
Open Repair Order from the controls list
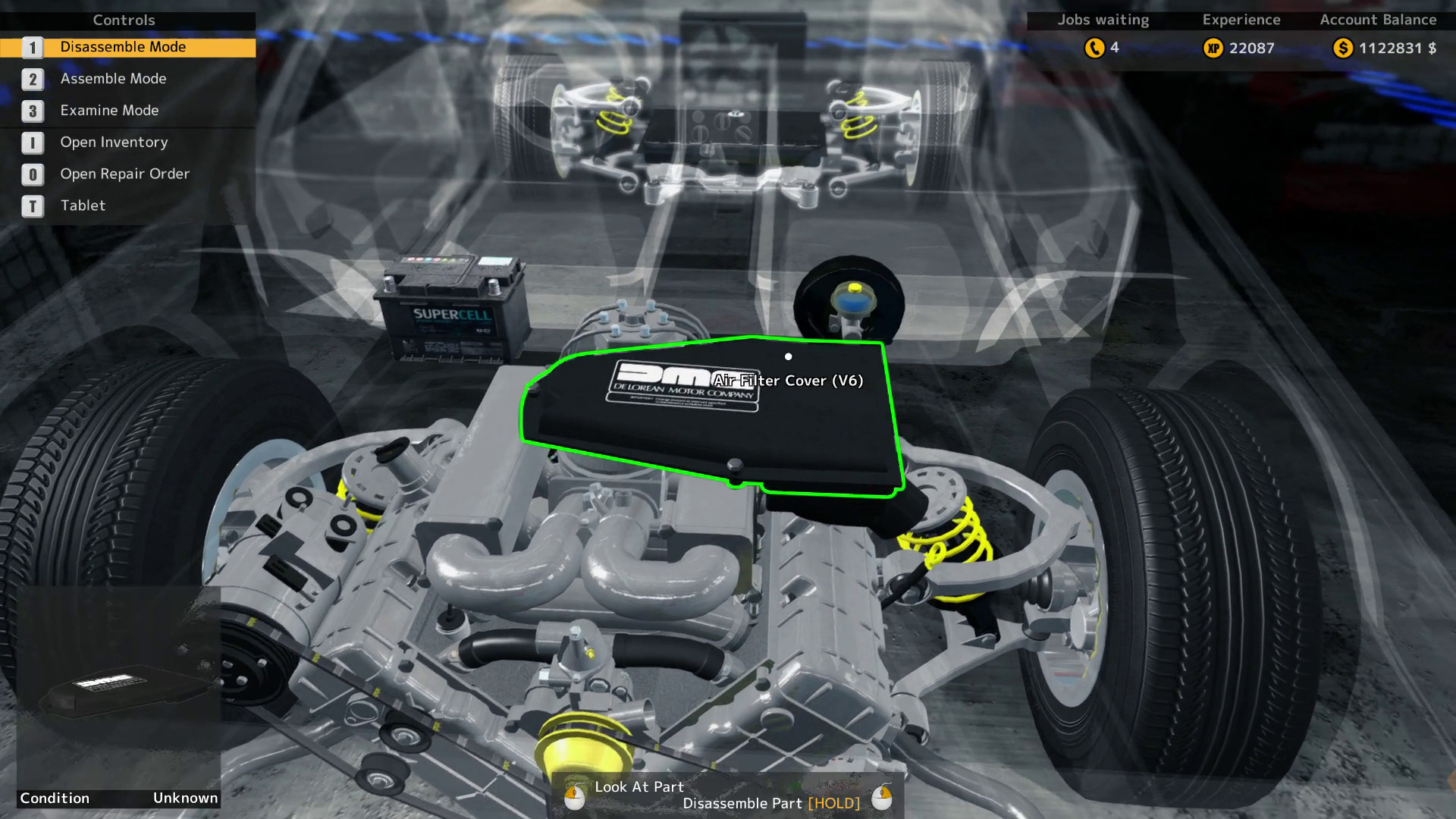(x=124, y=174)
